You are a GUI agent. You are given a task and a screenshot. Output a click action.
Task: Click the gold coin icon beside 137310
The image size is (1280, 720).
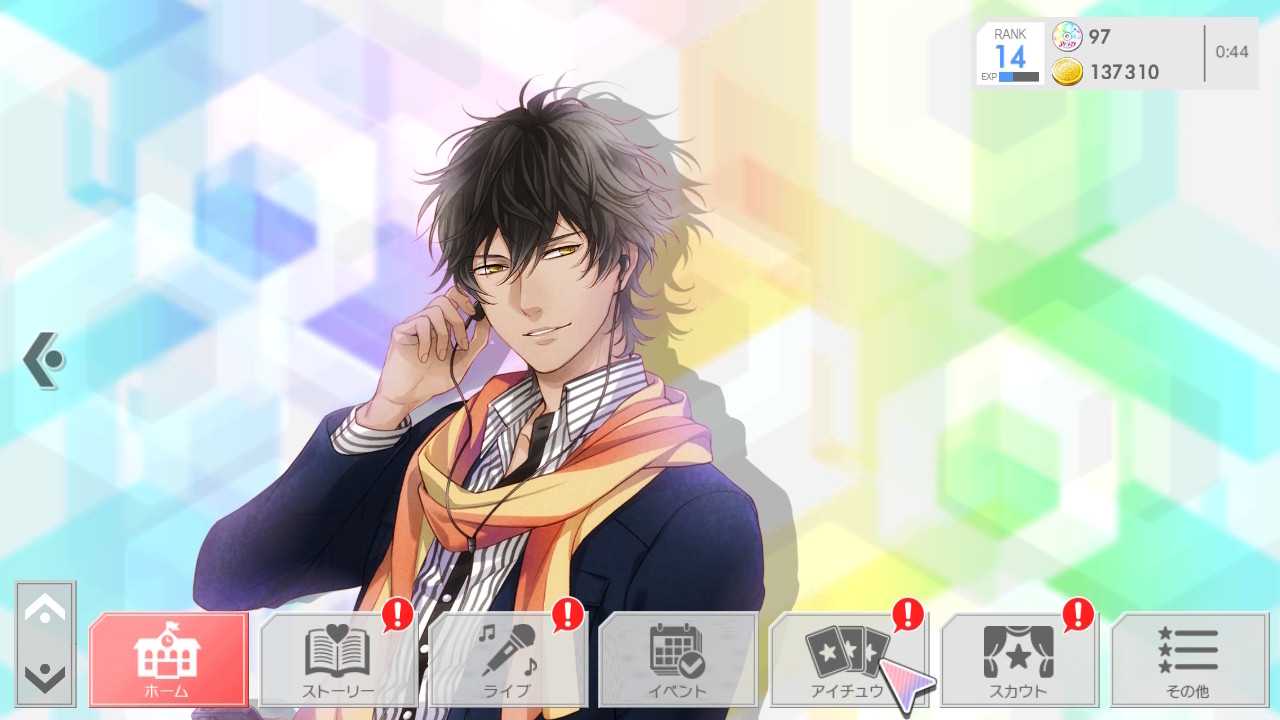coord(1068,72)
